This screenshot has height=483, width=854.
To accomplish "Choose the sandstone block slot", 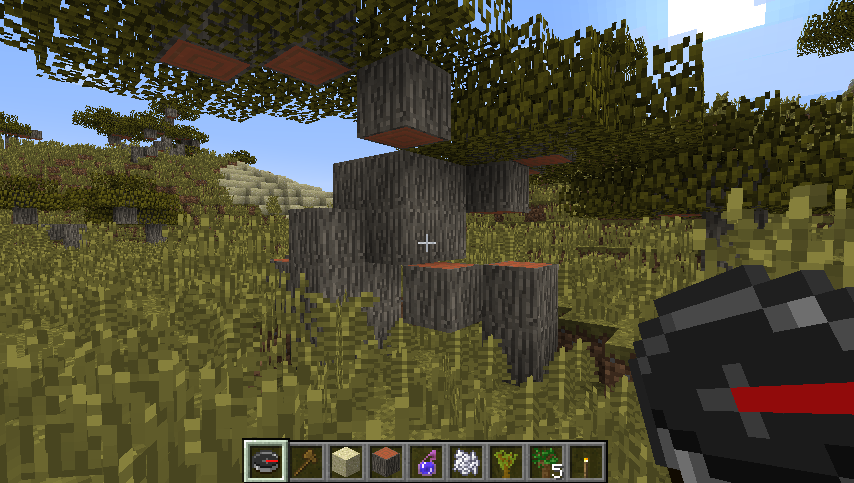I will [347, 461].
